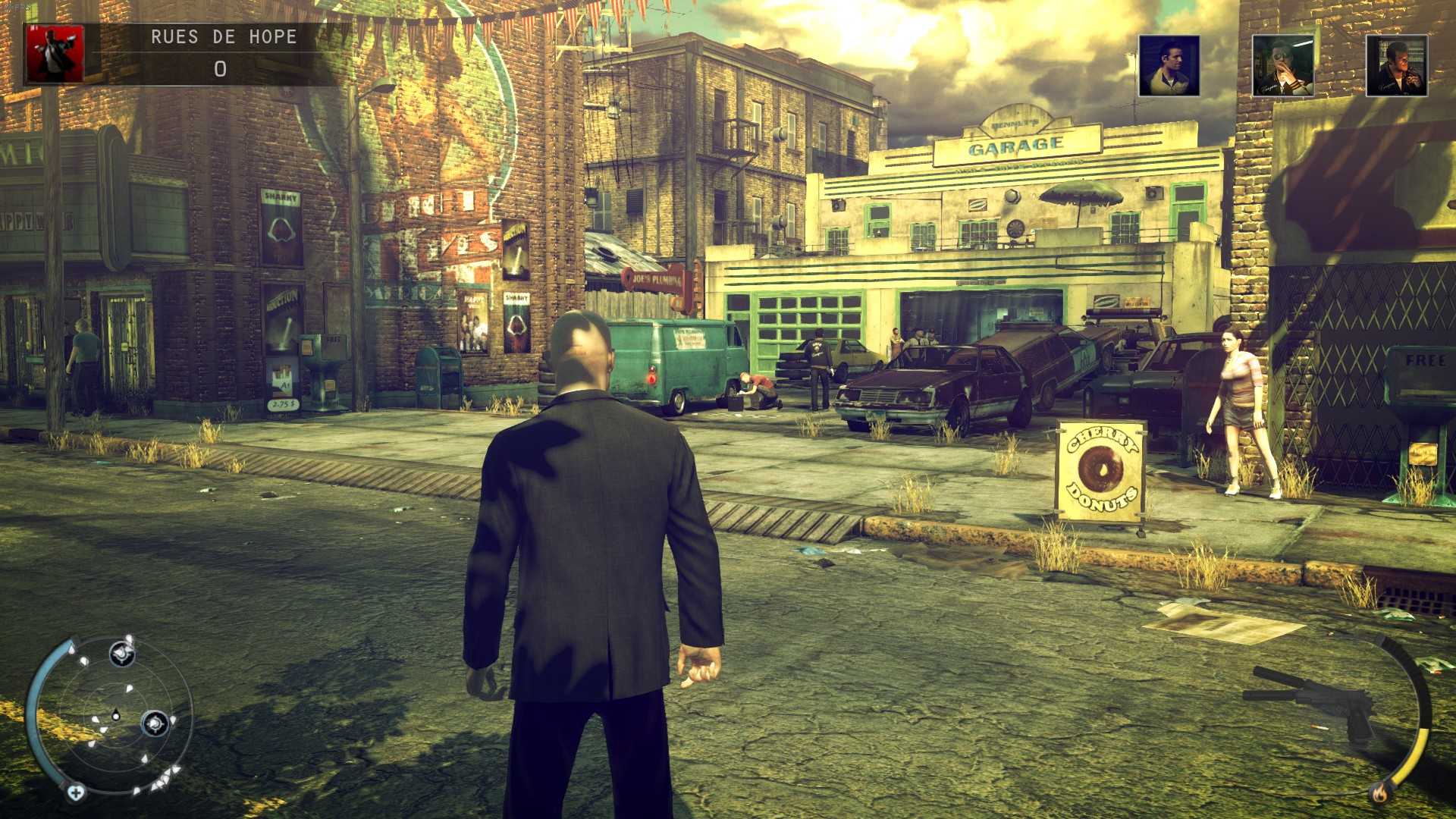Click the red Hitman score icon
The width and height of the screenshot is (1456, 819).
(54, 52)
